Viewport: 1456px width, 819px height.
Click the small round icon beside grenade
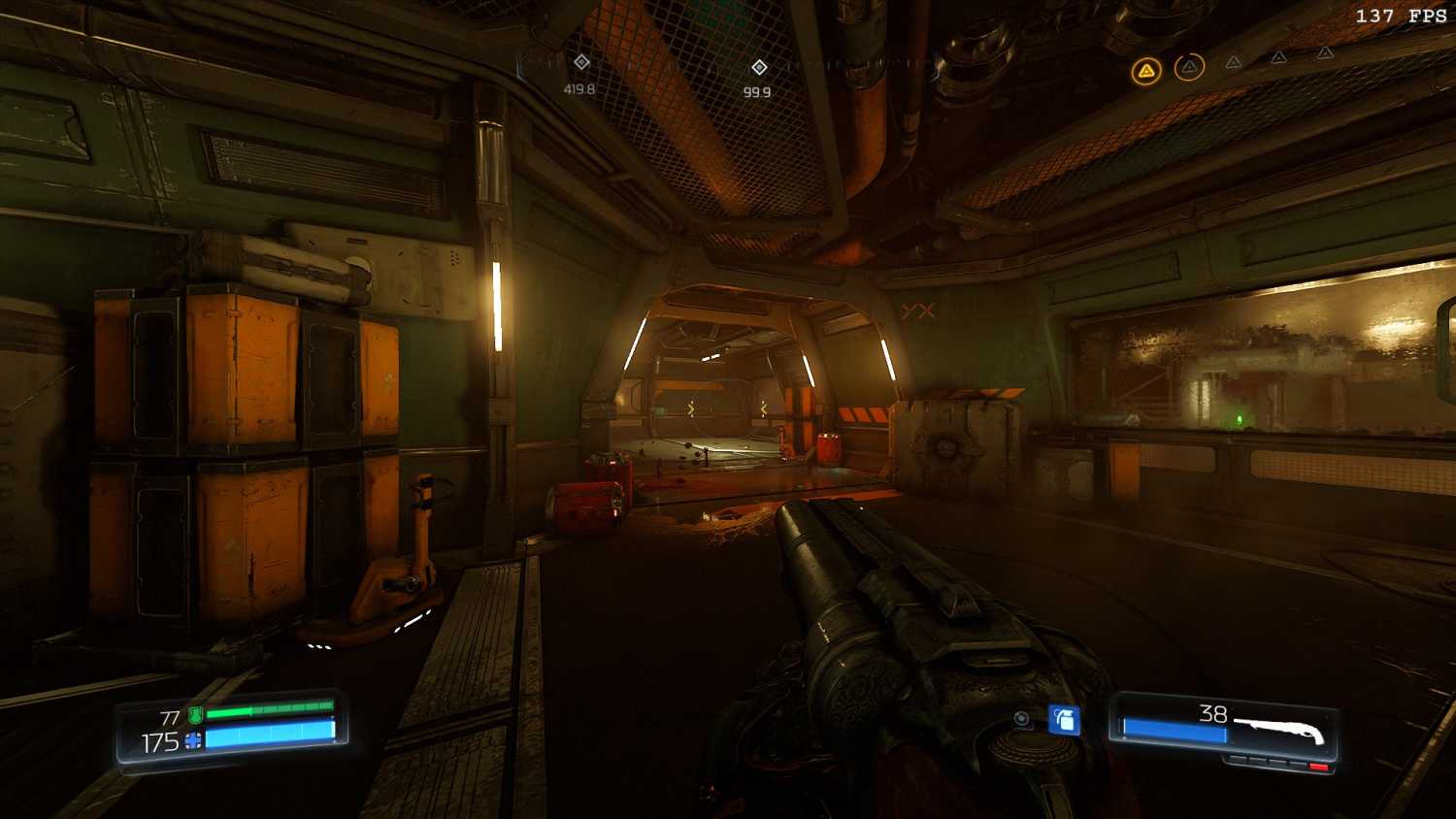[1022, 719]
